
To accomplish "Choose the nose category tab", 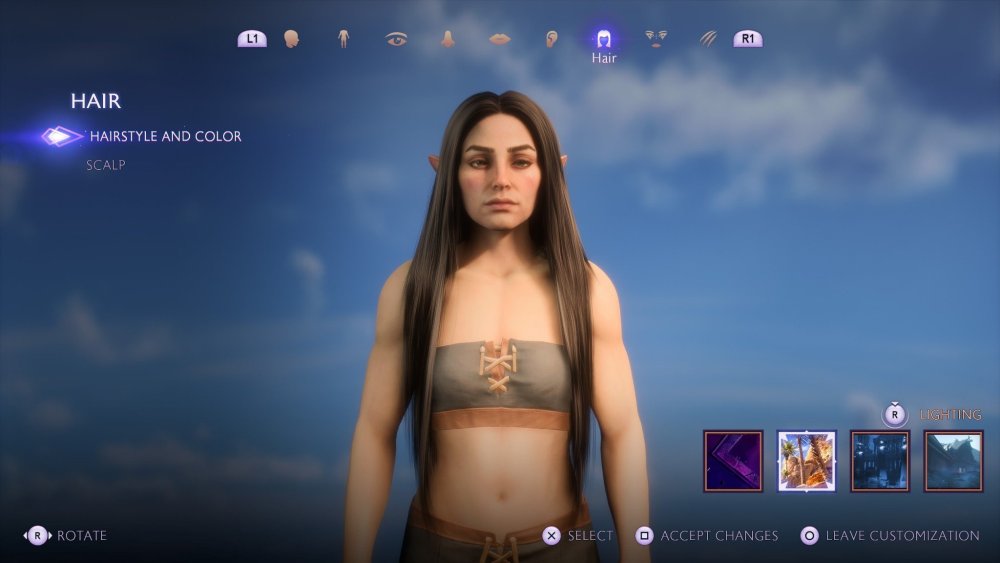I will (x=448, y=39).
